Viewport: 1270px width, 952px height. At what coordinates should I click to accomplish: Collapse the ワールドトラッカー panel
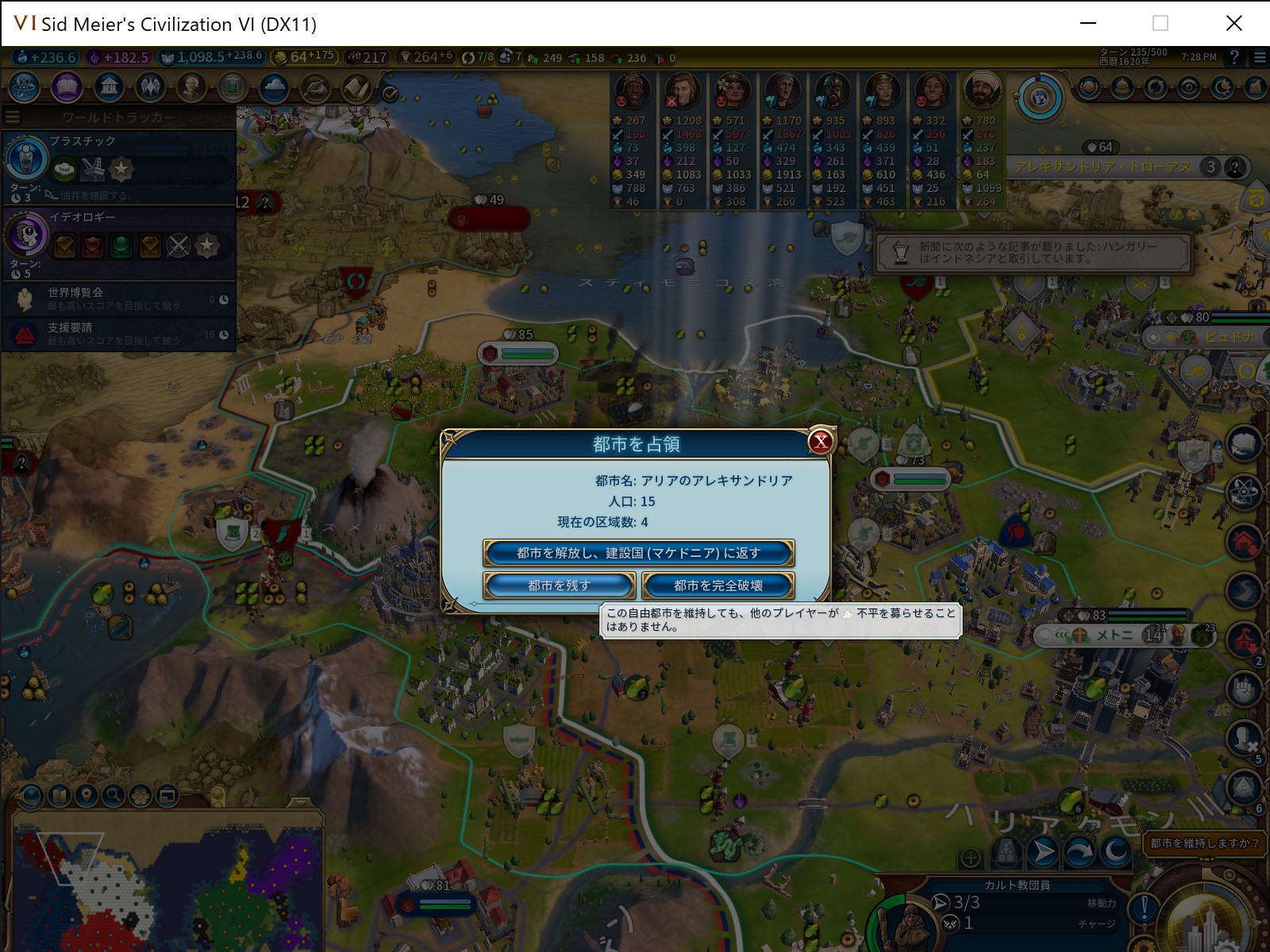13,116
